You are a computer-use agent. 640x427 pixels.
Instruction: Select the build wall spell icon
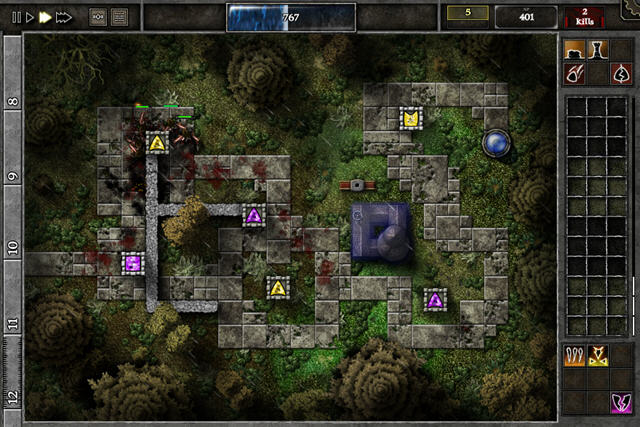[574, 49]
